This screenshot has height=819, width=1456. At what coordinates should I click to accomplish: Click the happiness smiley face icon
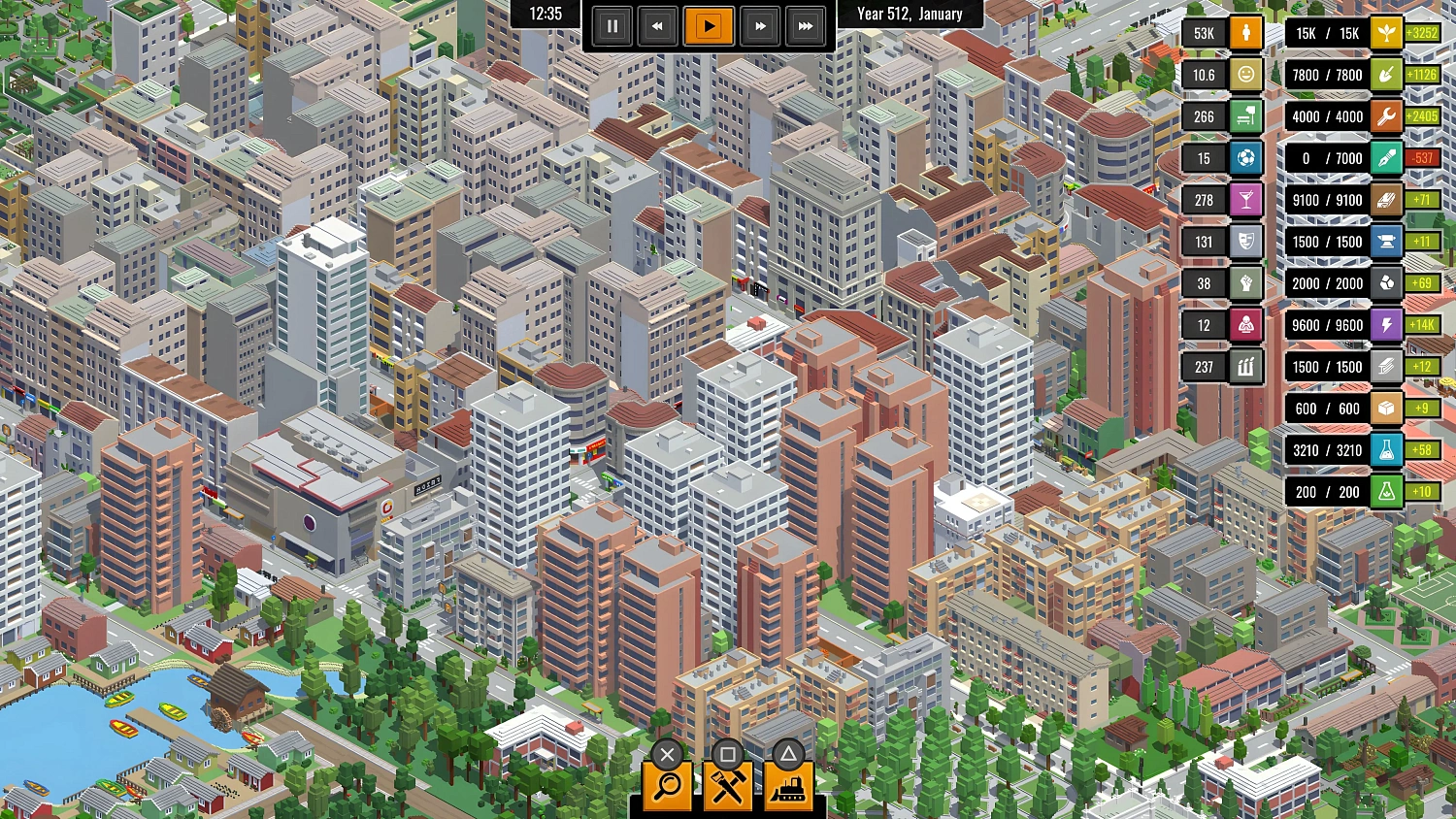point(1245,75)
